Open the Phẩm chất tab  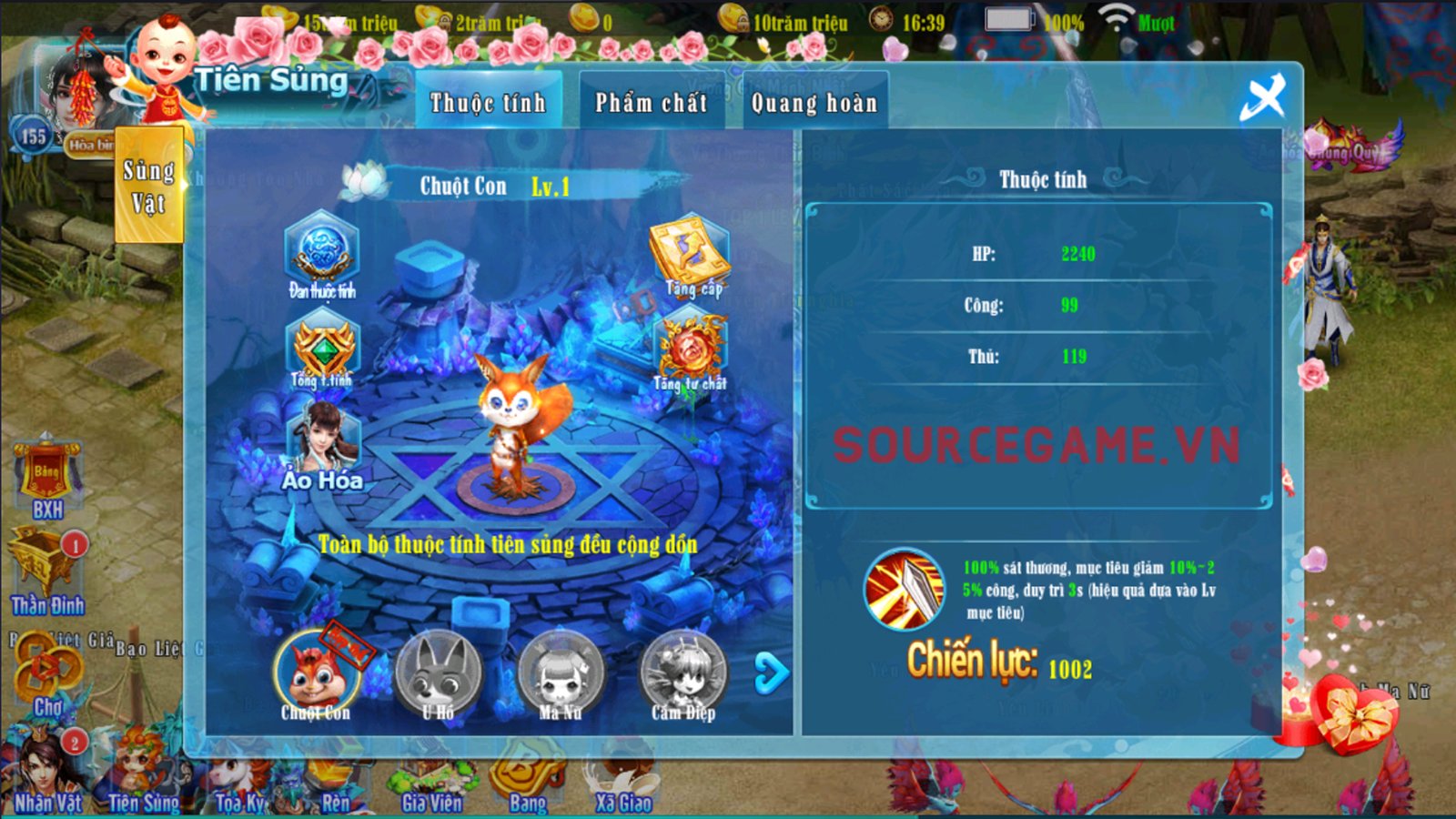click(x=651, y=103)
